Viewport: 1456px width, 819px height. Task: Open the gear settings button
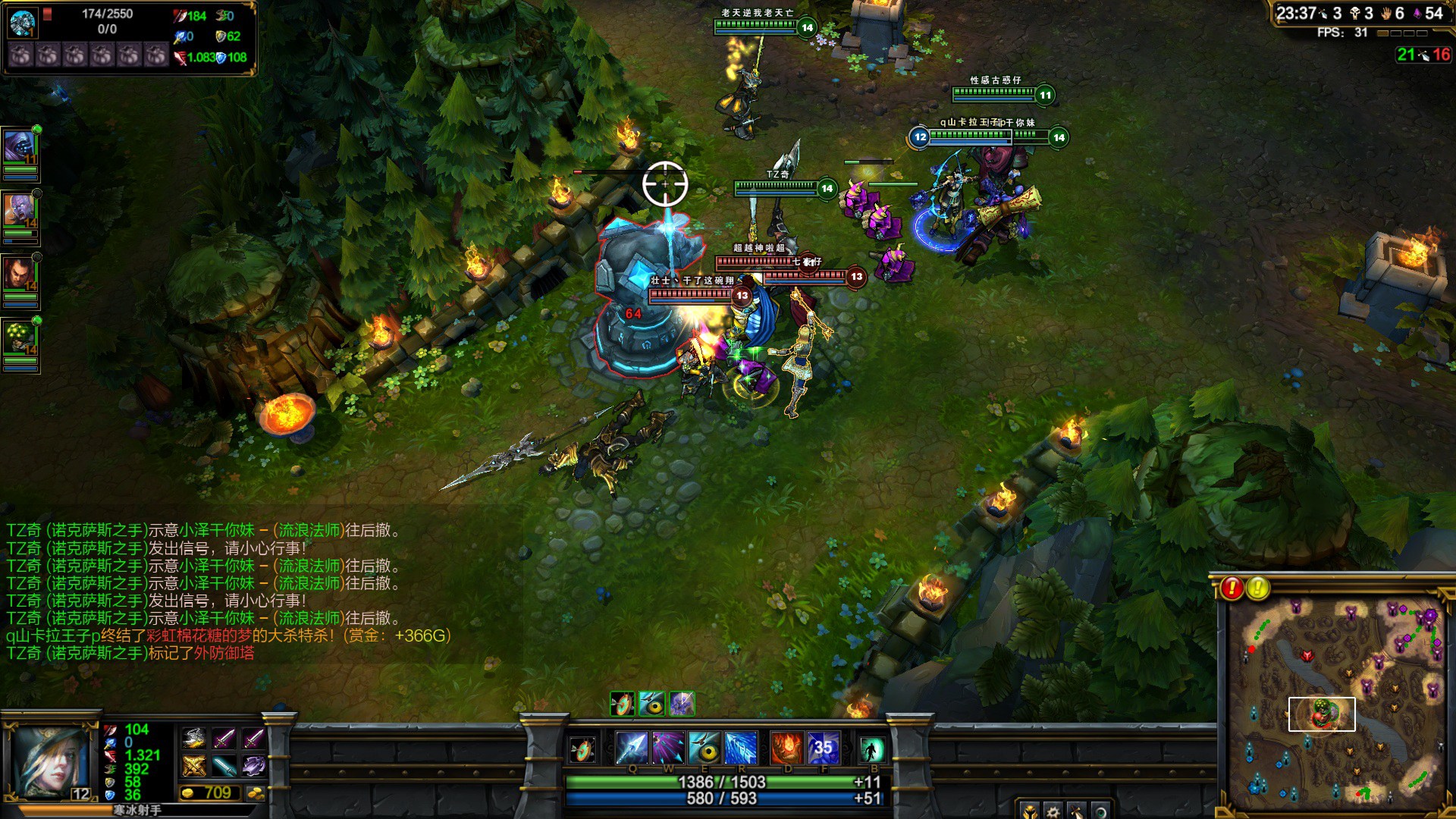pos(1053,811)
